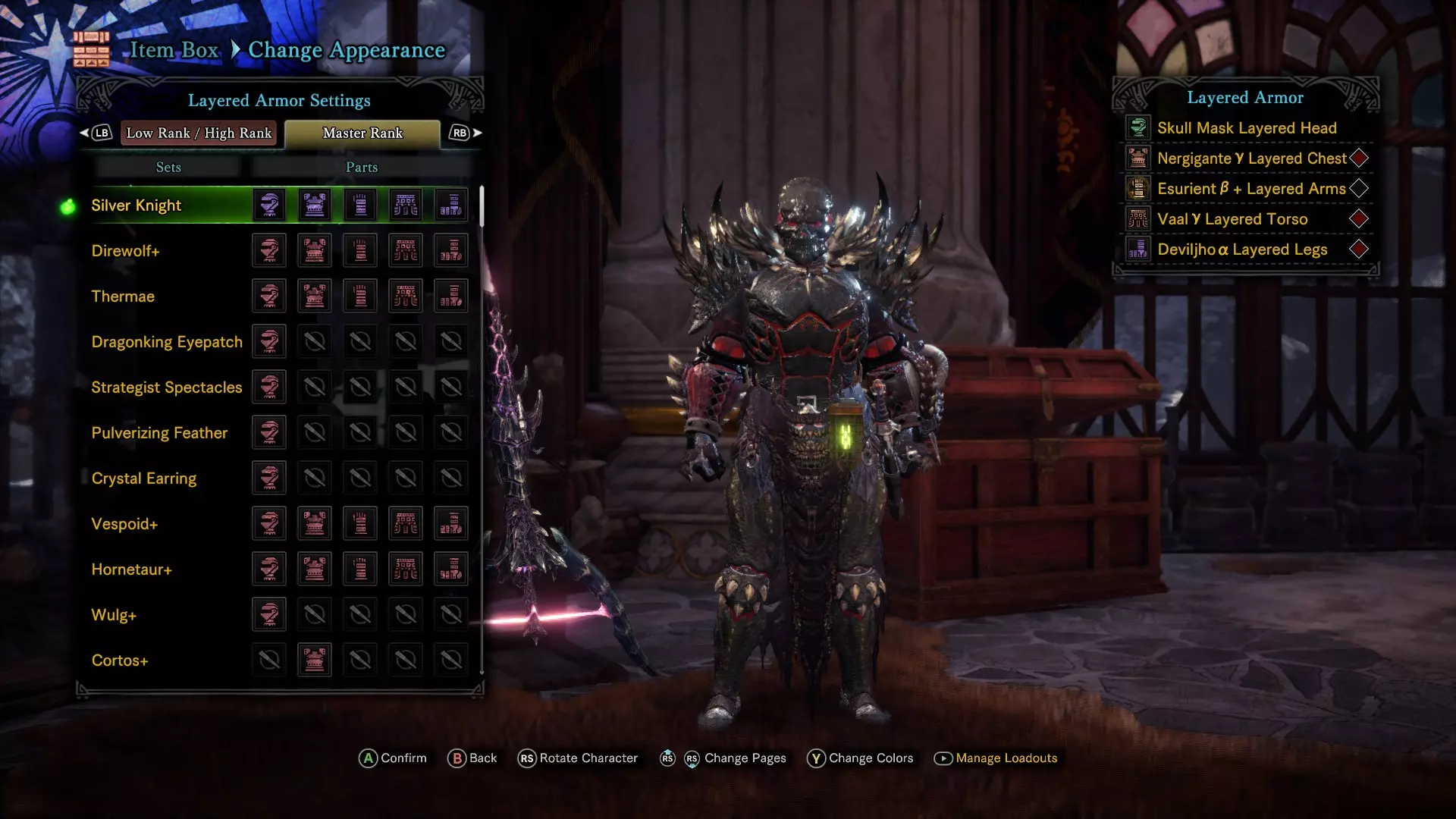
Task: Select the Wulg+ head part icon
Action: (269, 614)
